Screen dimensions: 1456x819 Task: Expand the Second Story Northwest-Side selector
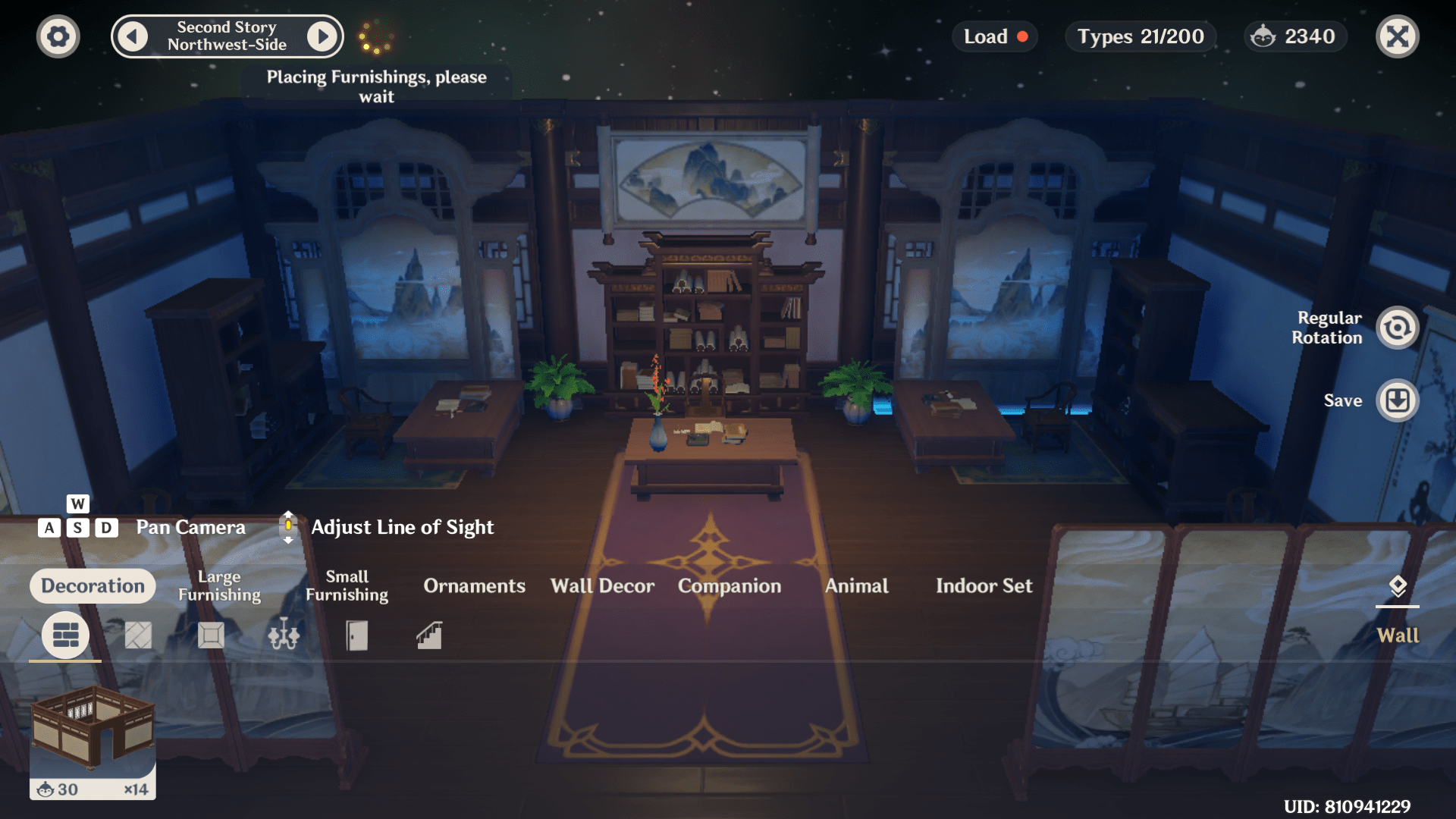tap(227, 36)
